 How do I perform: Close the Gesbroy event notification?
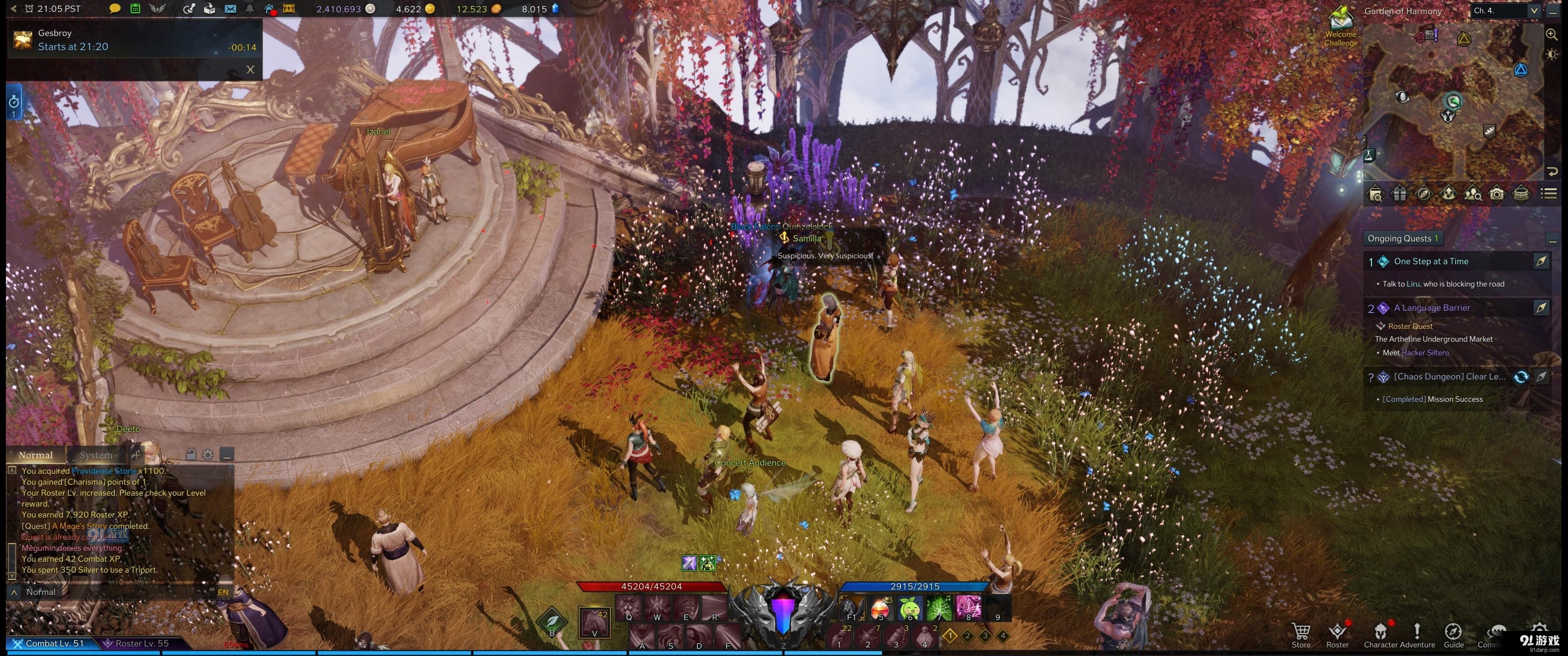pyautogui.click(x=250, y=69)
